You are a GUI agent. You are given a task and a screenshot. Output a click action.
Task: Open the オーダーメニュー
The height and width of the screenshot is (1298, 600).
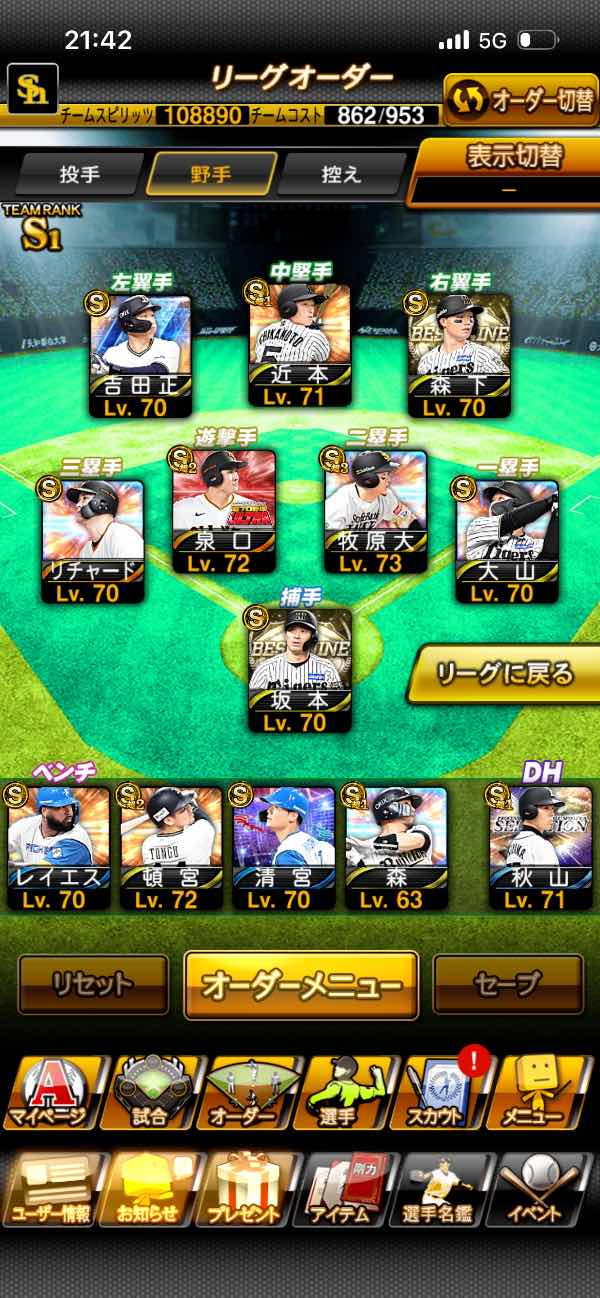[300, 985]
